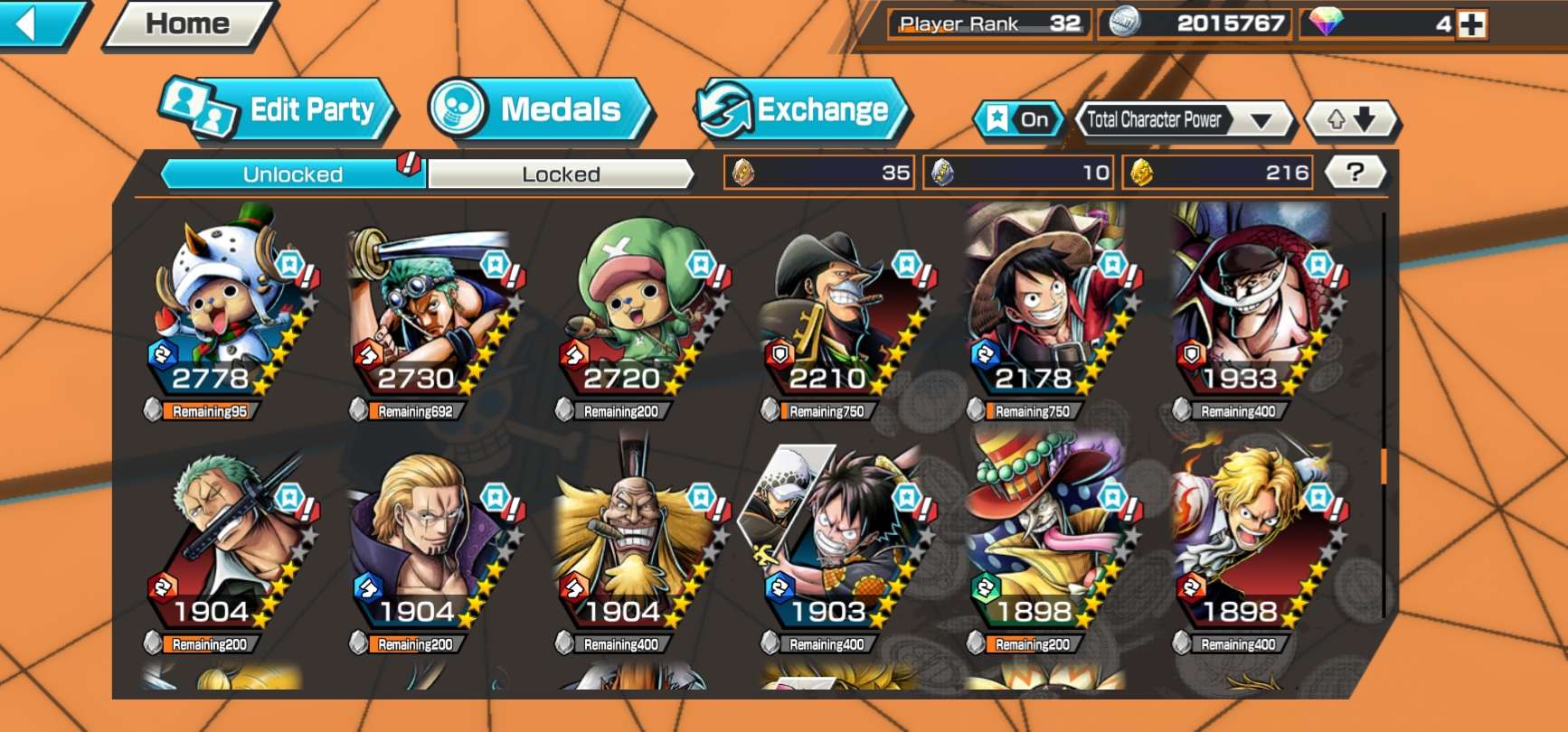1568x732 pixels.
Task: Switch to the Unlocked tab
Action: (x=292, y=174)
